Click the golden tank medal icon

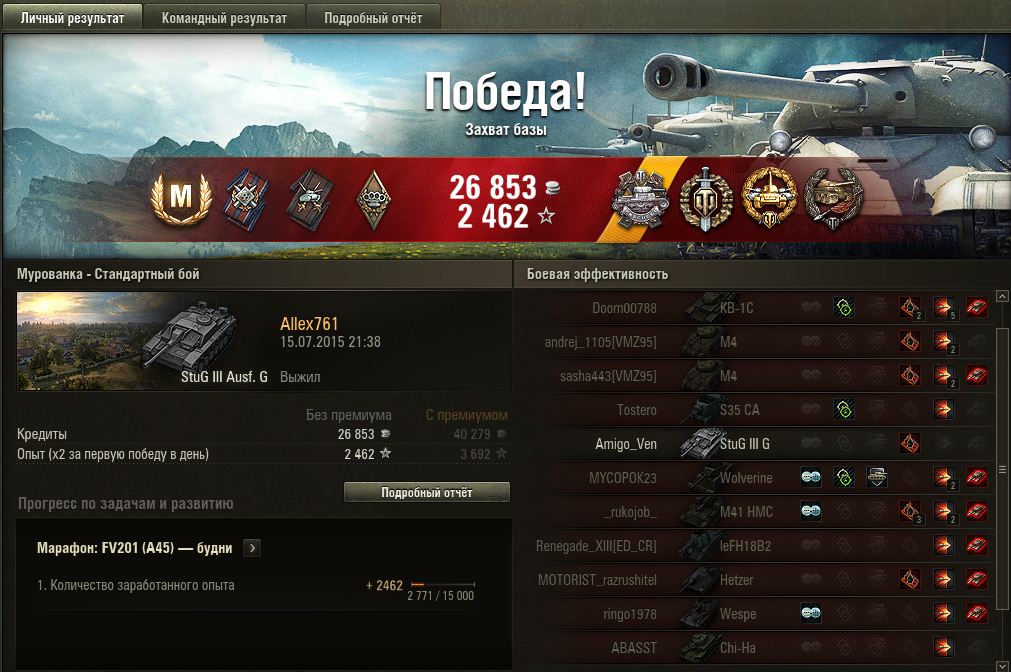point(769,198)
